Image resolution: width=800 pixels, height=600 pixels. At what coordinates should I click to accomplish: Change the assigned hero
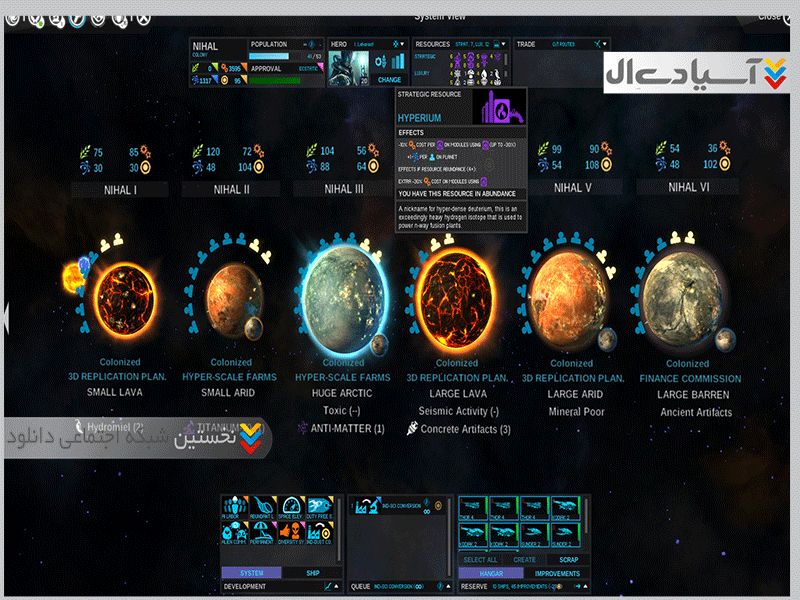click(389, 79)
